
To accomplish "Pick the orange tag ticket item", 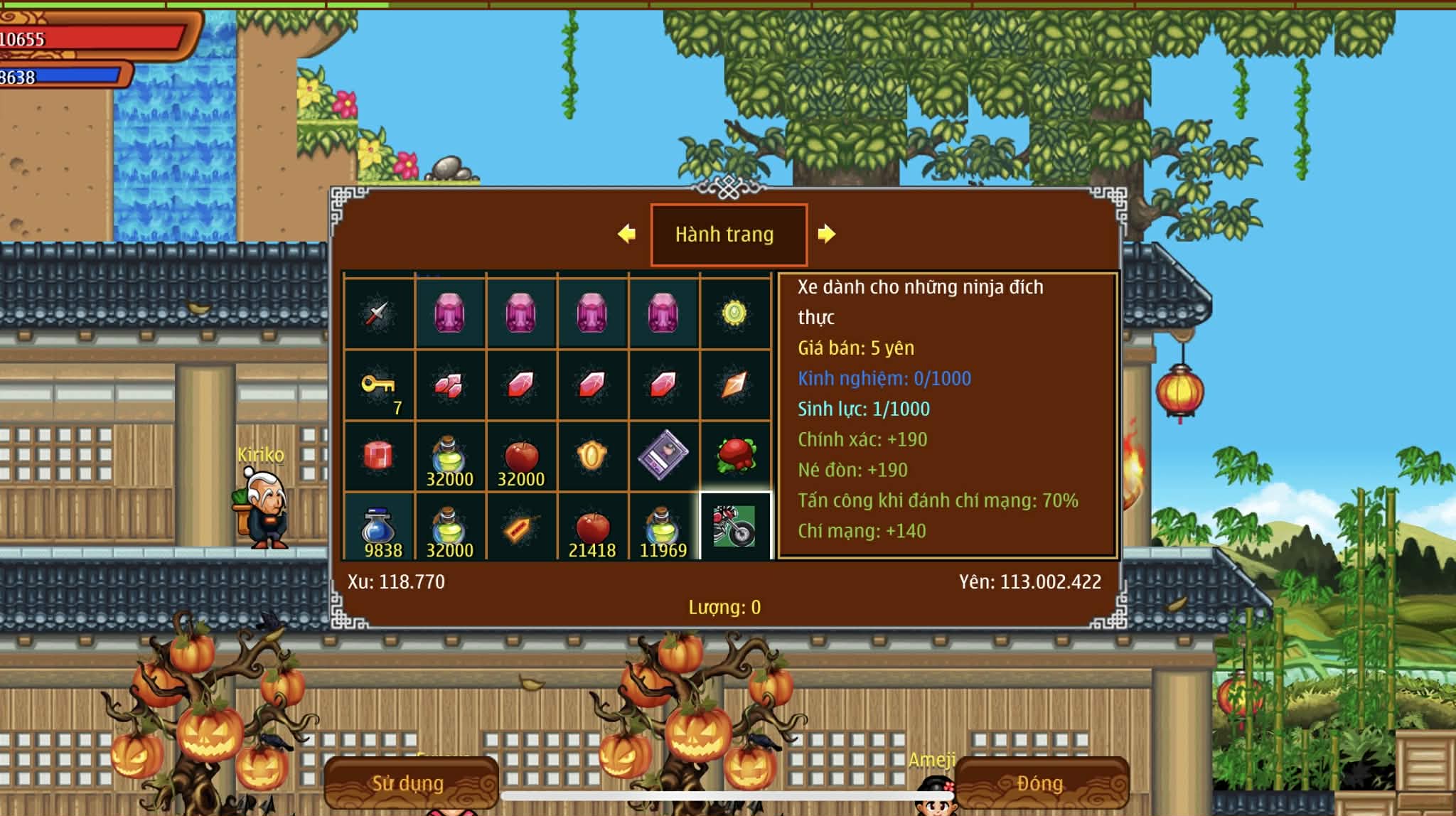I will pyautogui.click(x=521, y=527).
